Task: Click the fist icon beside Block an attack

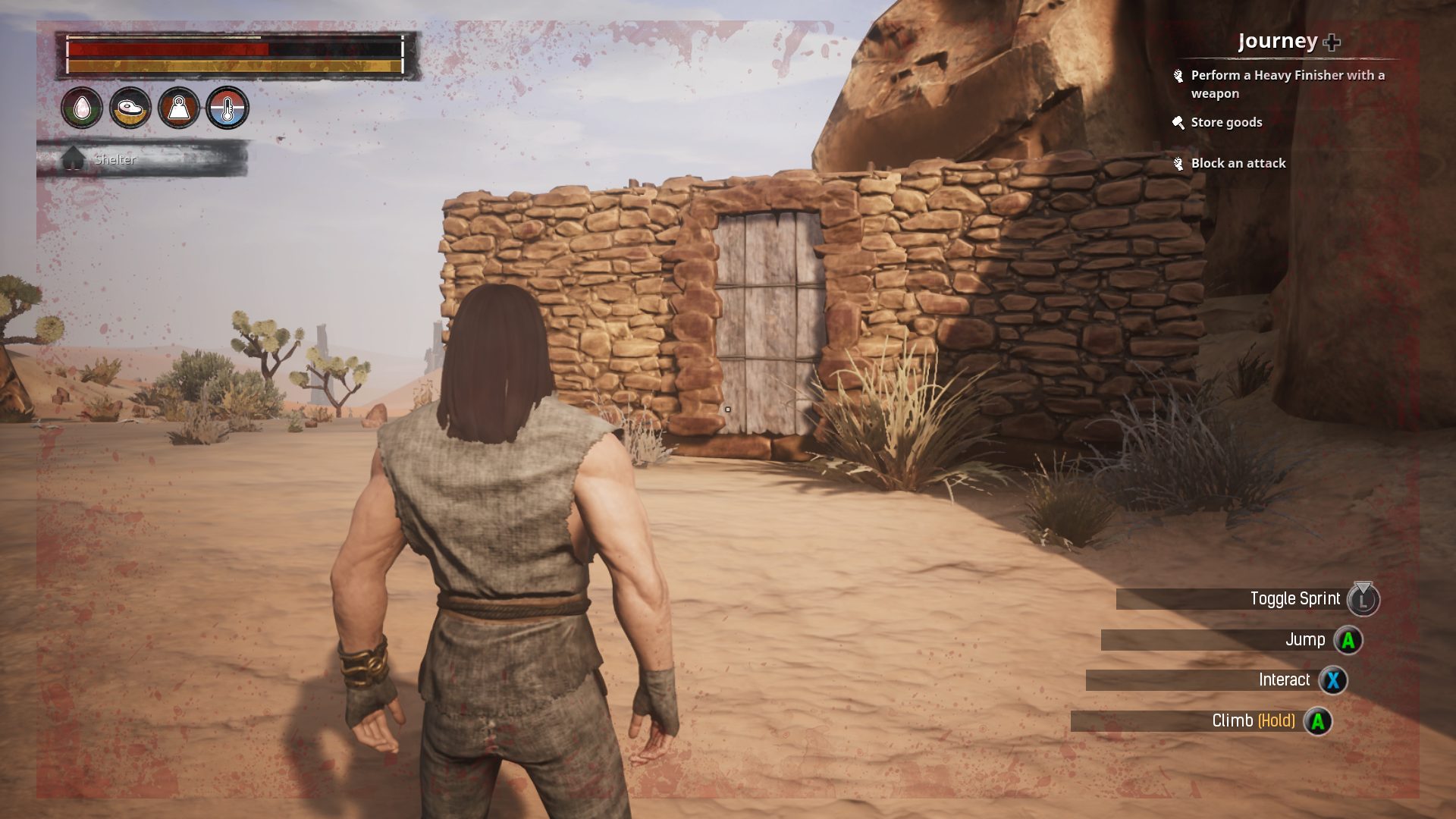Action: click(x=1178, y=163)
